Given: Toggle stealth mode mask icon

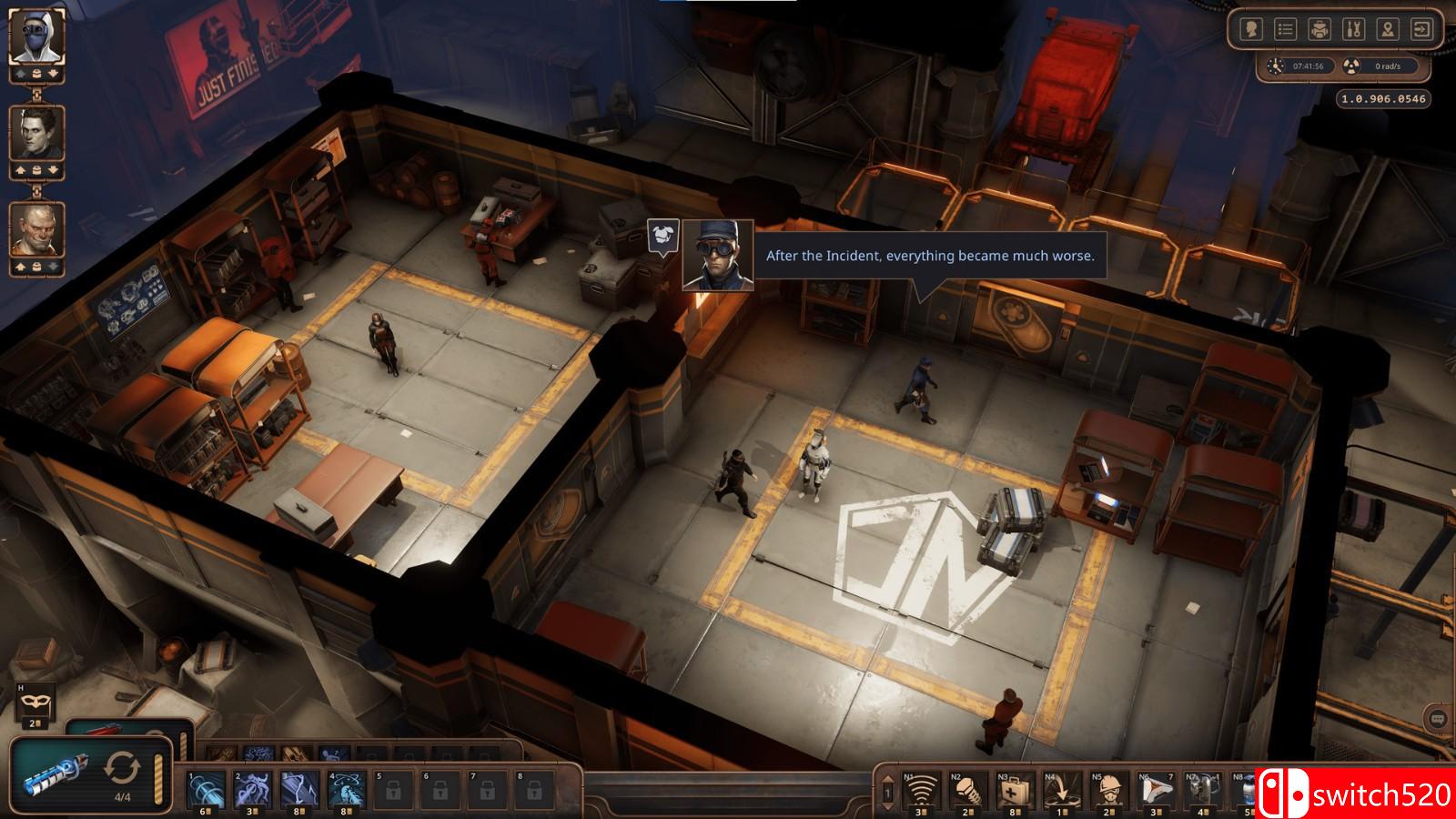Looking at the screenshot, I should (36, 703).
